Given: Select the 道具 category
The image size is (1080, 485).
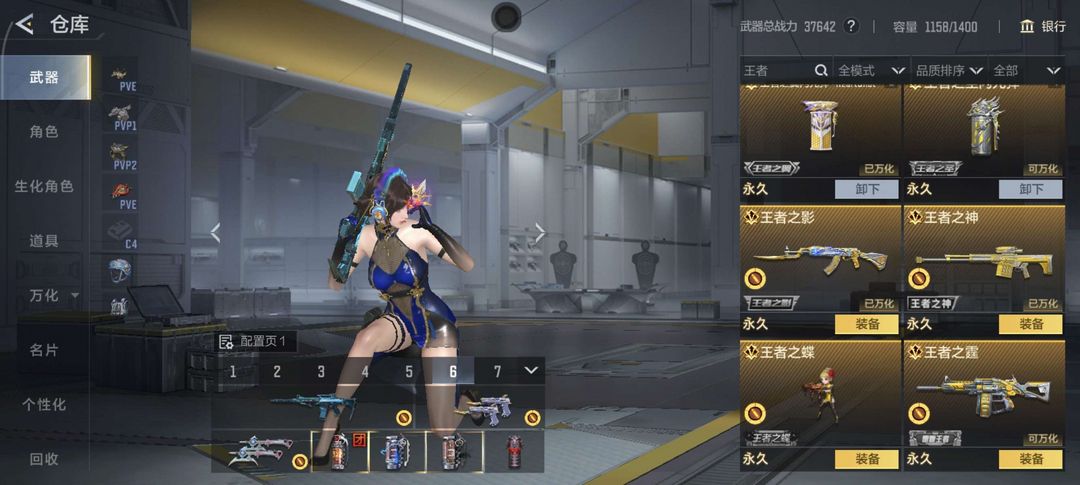Looking at the screenshot, I should 44,240.
